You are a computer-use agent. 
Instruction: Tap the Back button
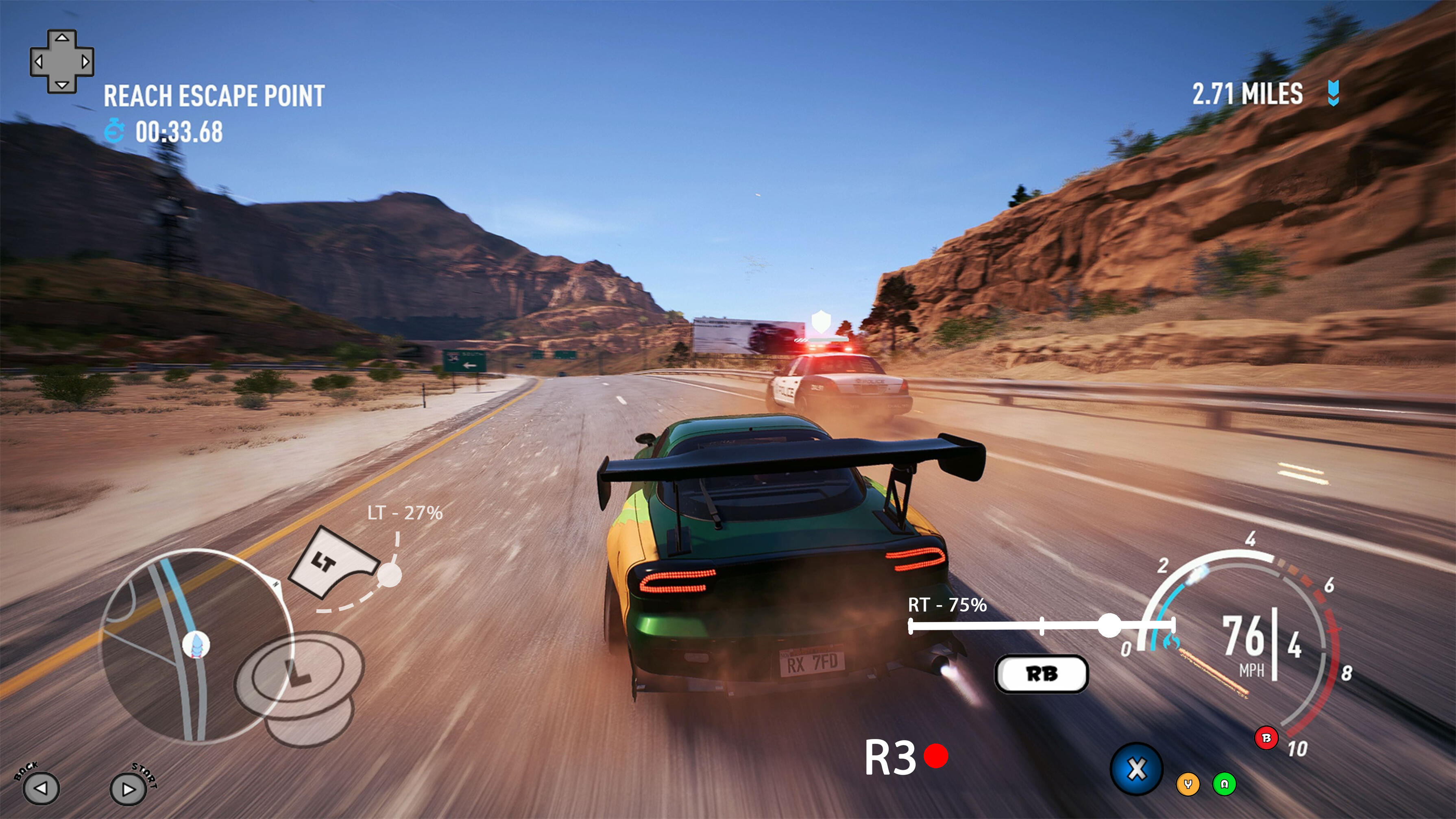(x=41, y=787)
